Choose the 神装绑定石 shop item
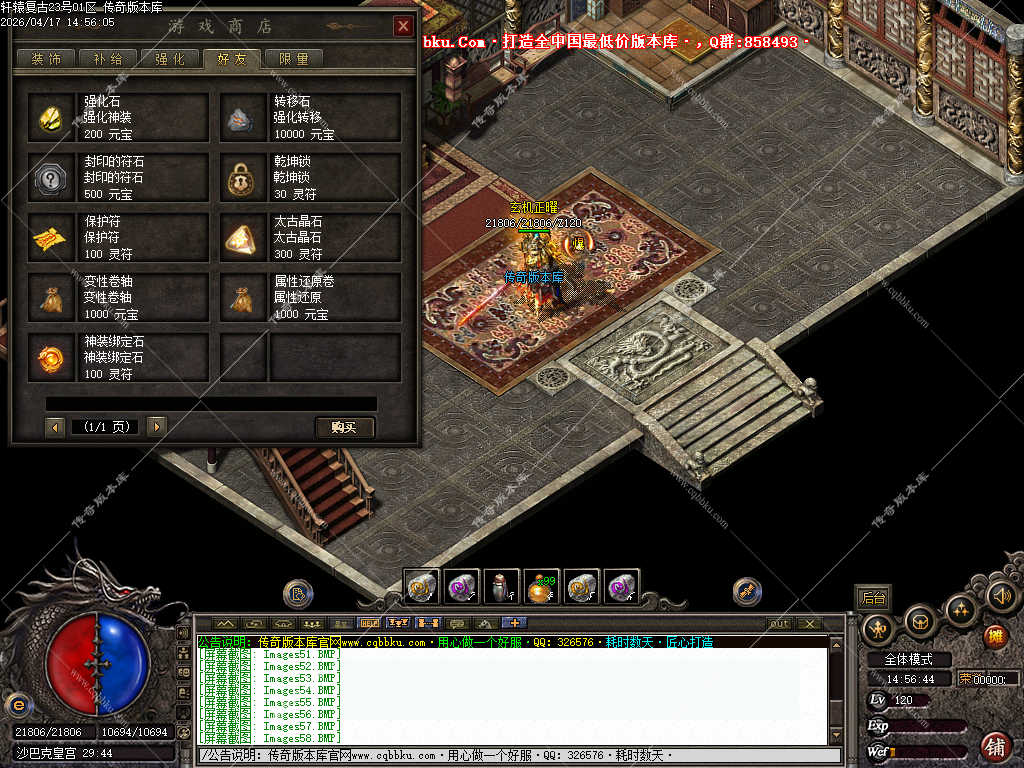Viewport: 1024px width, 768px height. click(118, 358)
